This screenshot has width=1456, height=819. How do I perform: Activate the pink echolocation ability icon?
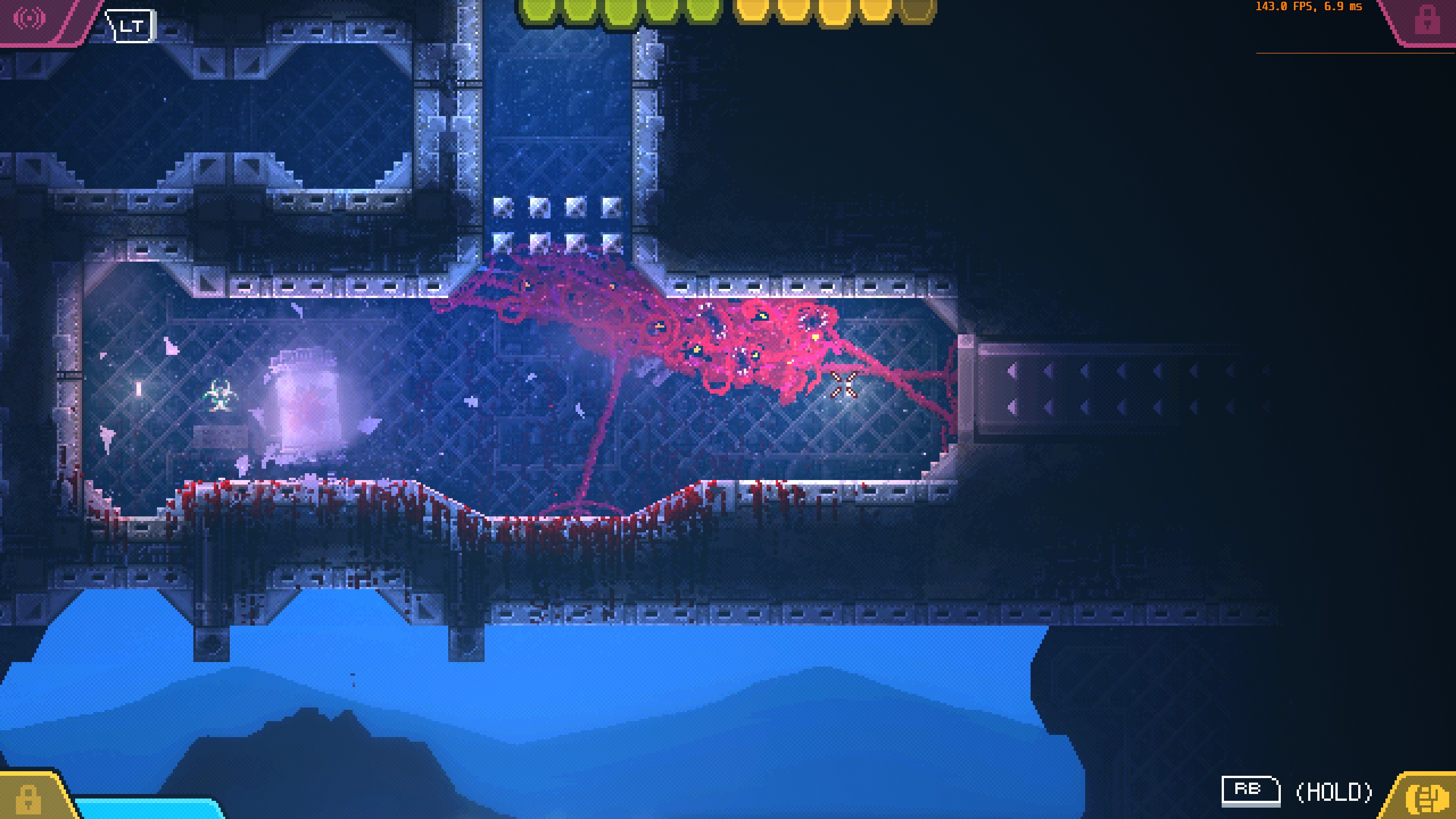tap(30, 18)
